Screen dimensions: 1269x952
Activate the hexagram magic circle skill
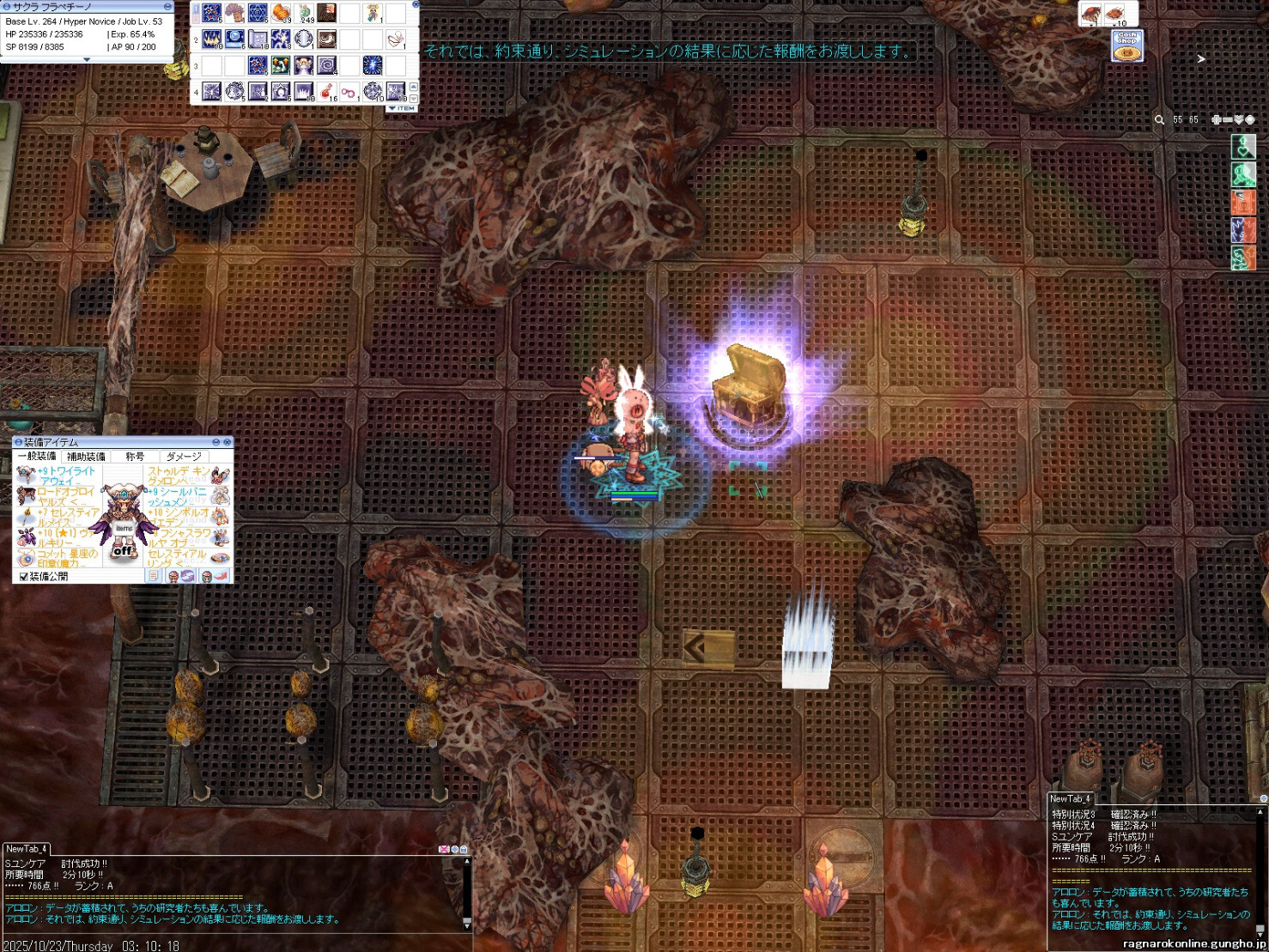258,13
